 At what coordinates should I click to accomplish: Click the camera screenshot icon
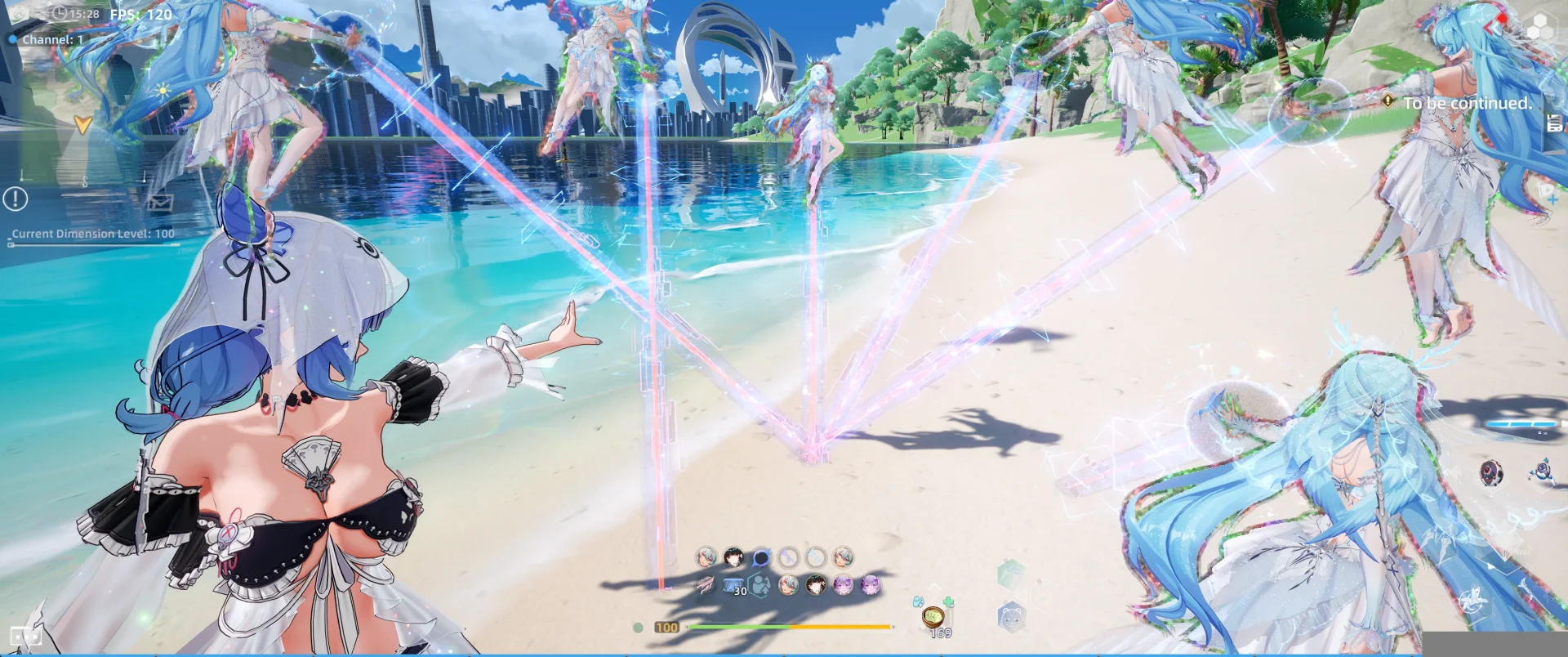point(20,14)
